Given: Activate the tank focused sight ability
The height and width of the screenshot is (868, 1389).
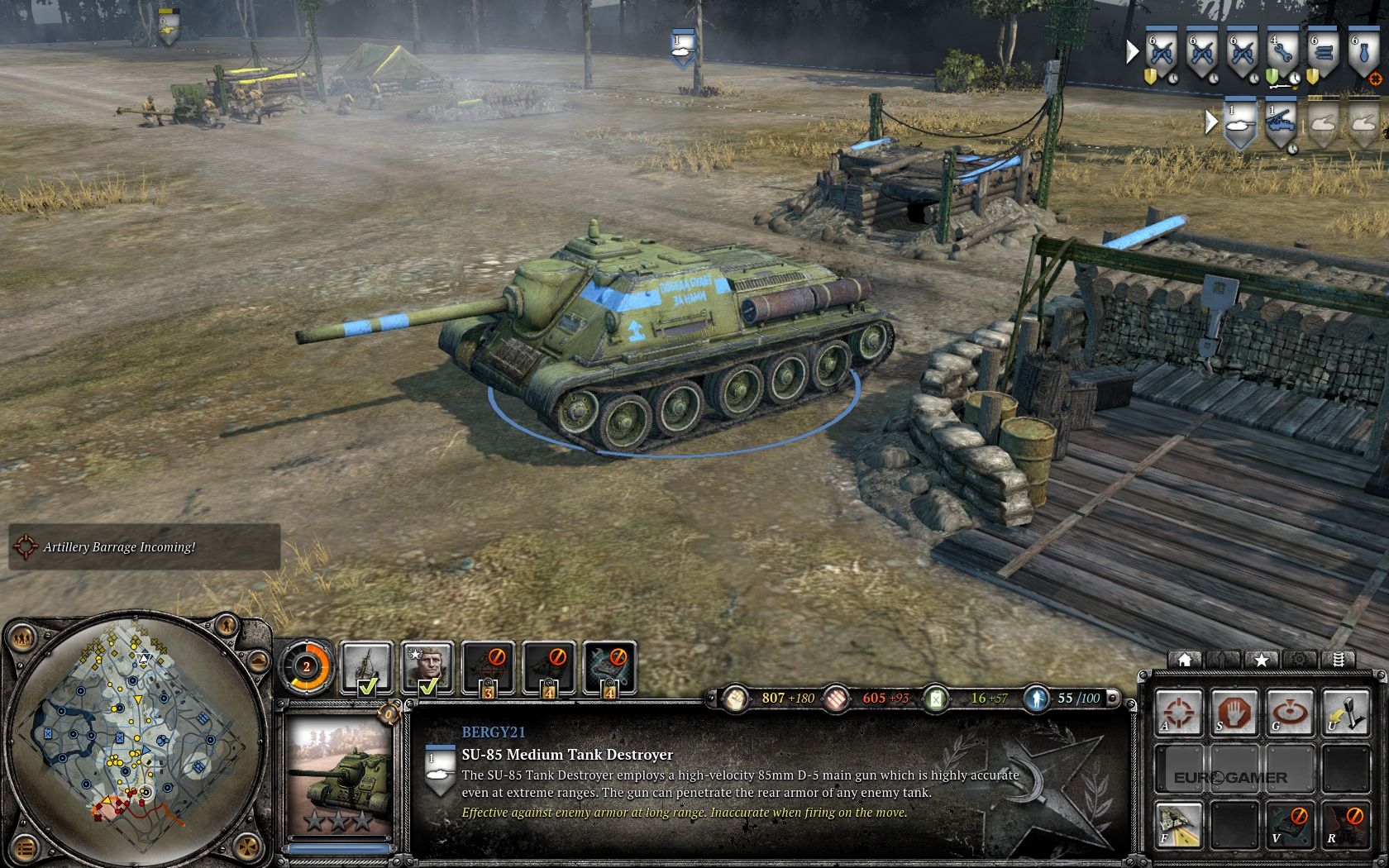Looking at the screenshot, I should pos(1179,826).
